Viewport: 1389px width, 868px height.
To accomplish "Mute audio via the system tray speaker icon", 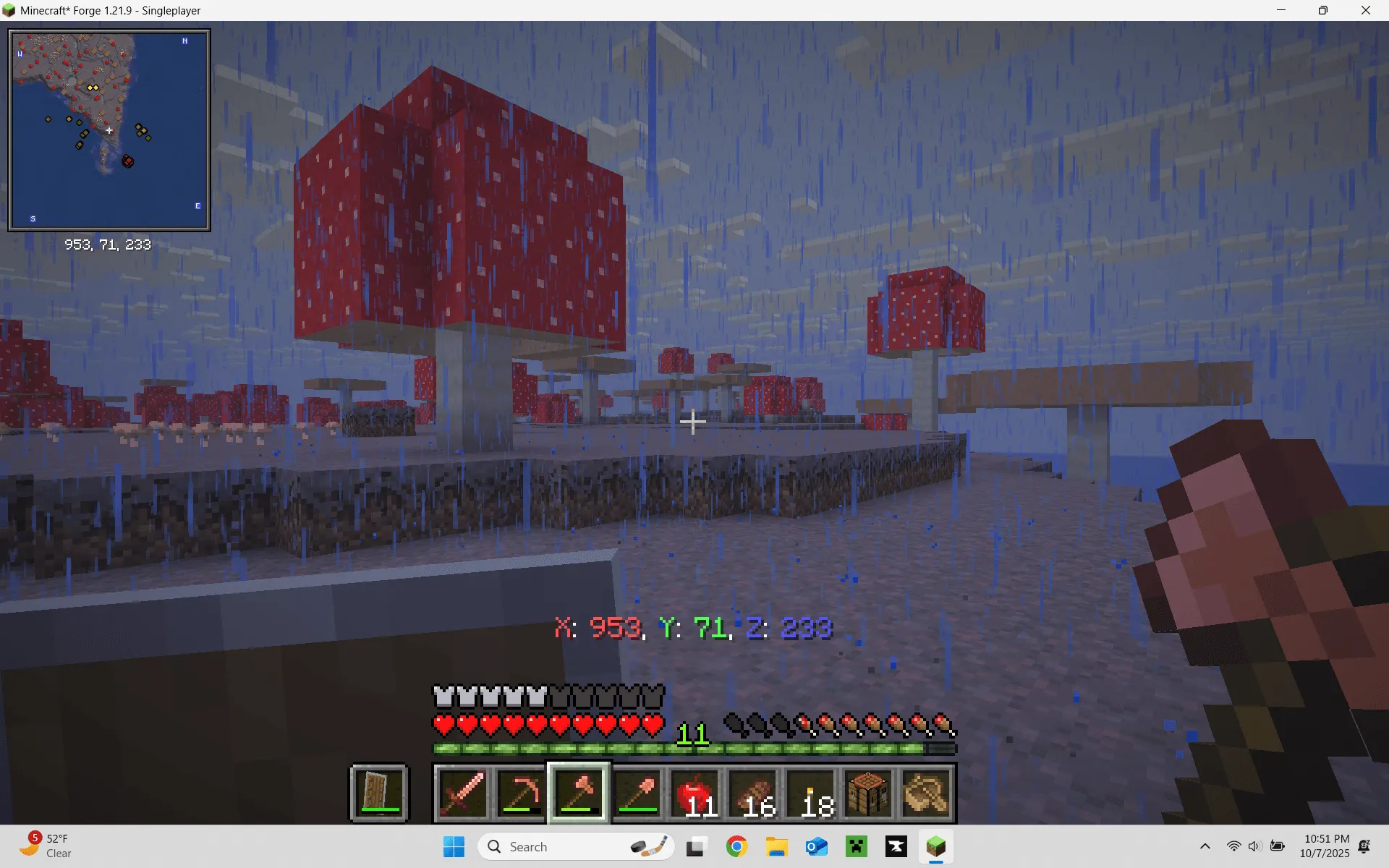I will [1254, 846].
